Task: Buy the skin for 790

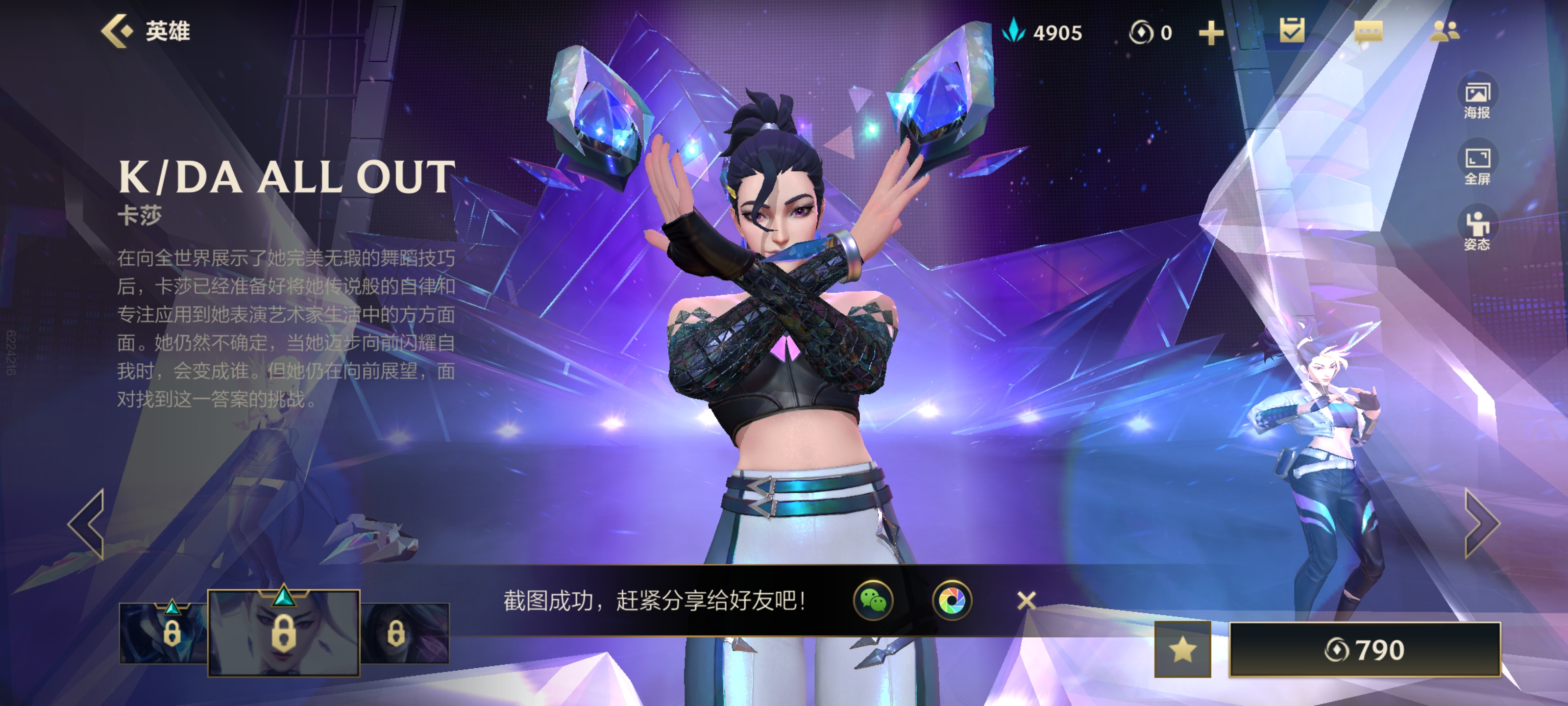Action: click(x=1365, y=650)
